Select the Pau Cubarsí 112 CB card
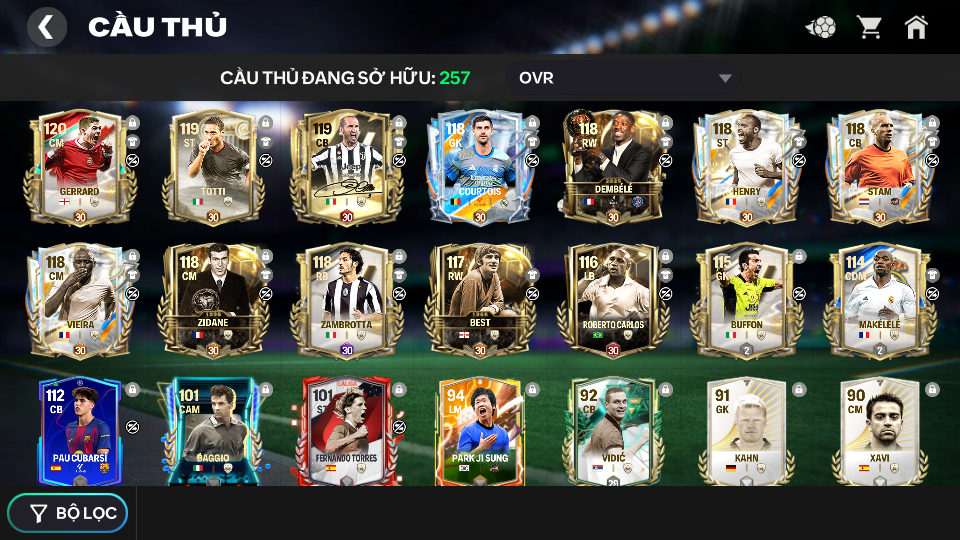The height and width of the screenshot is (540, 960). pos(80,431)
